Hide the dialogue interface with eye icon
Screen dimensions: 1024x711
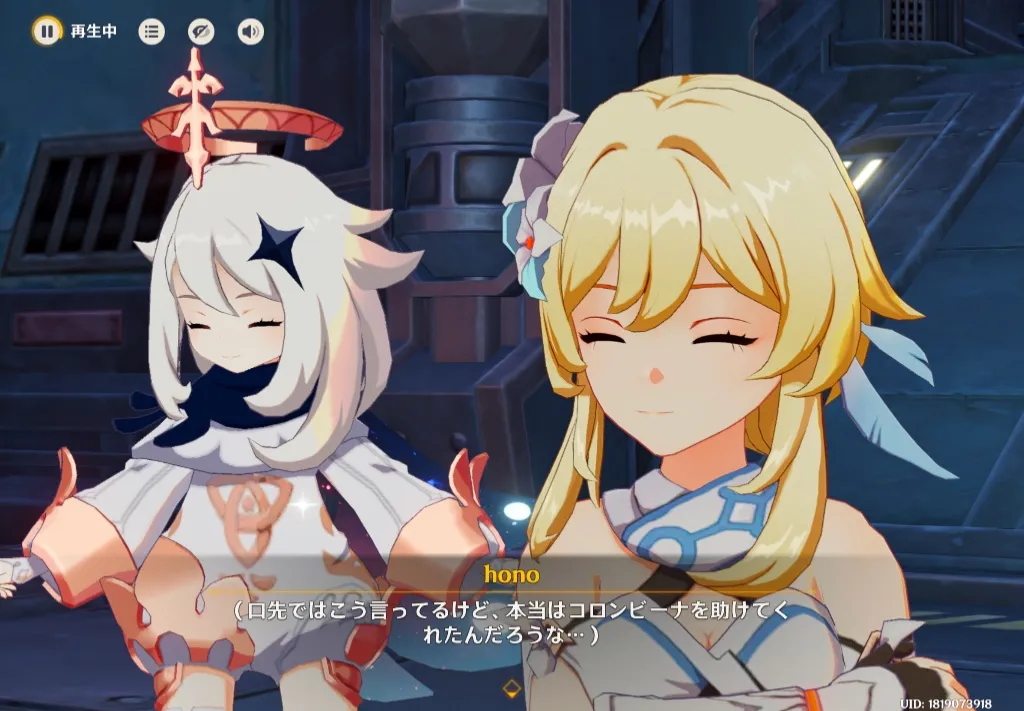click(201, 31)
